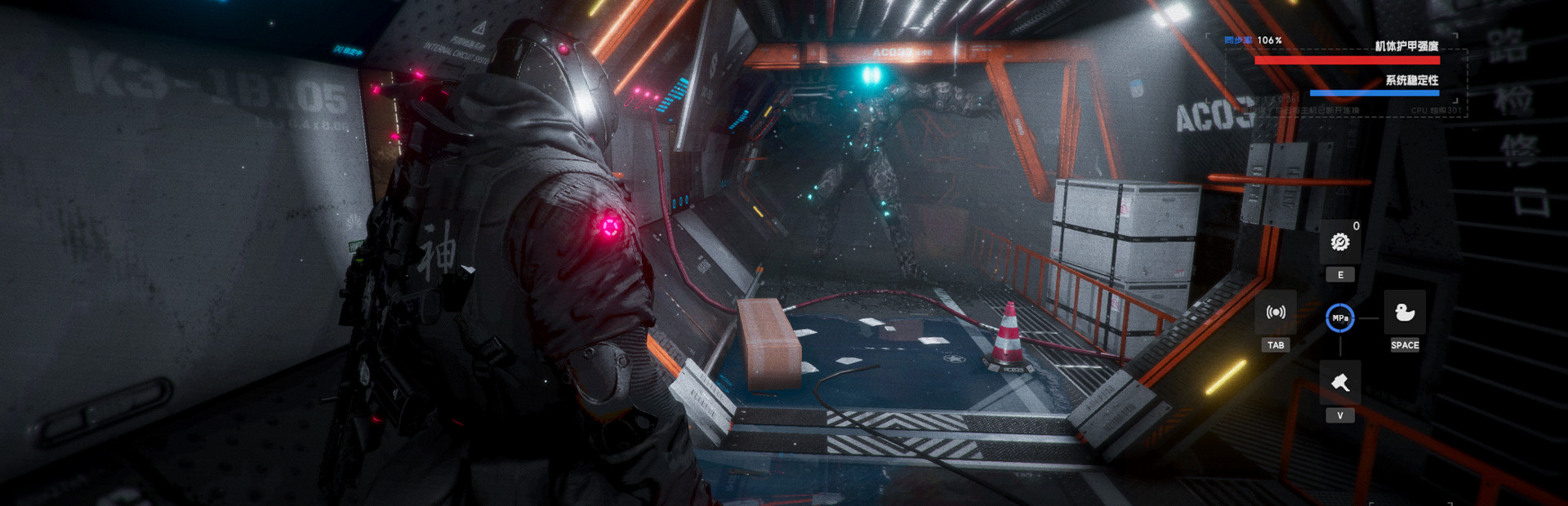The height and width of the screenshot is (506, 1568).
Task: Activate the gear-and-wrench repair ability
Action: 1339,242
